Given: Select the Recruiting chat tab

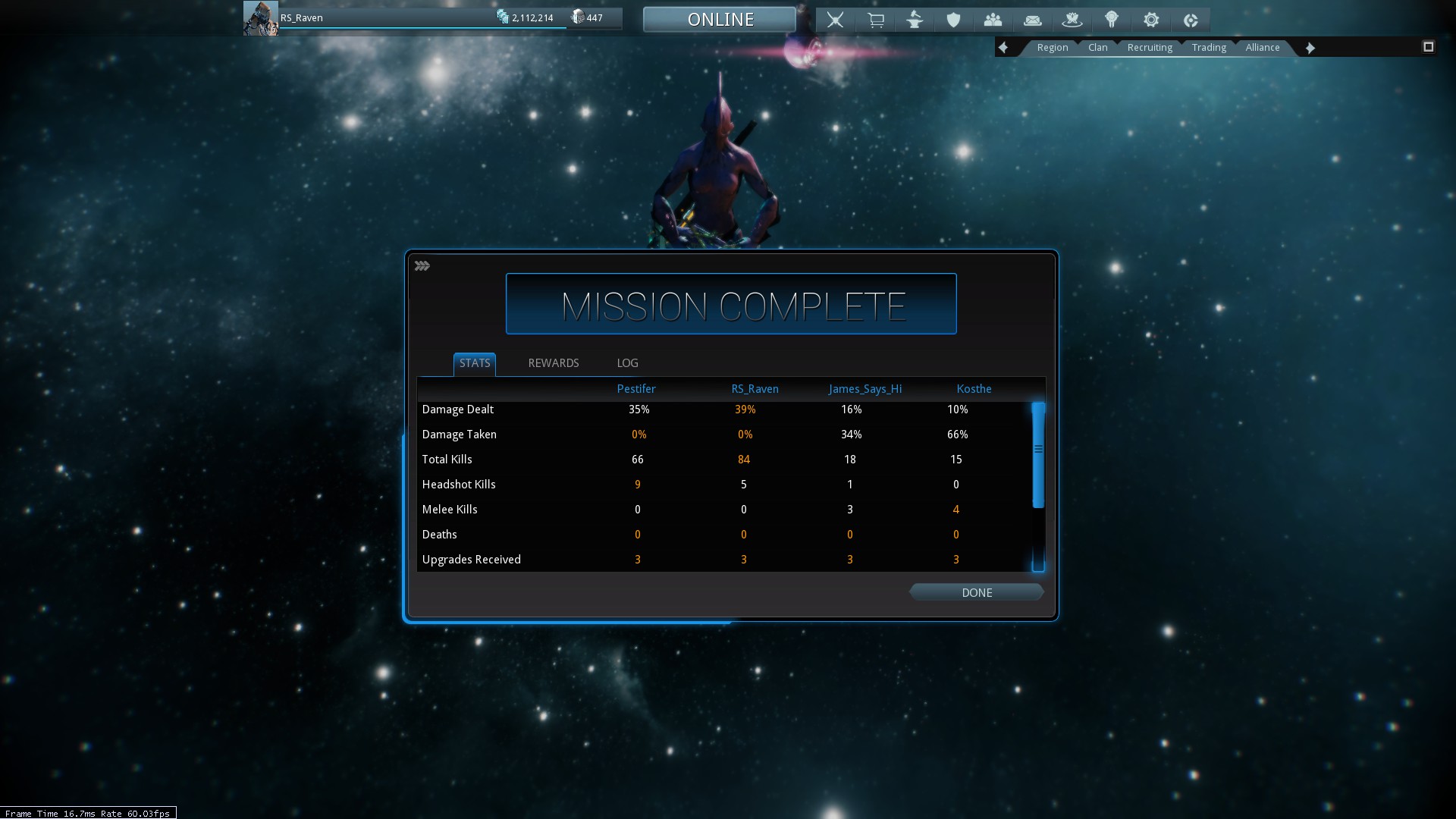Looking at the screenshot, I should tap(1149, 47).
